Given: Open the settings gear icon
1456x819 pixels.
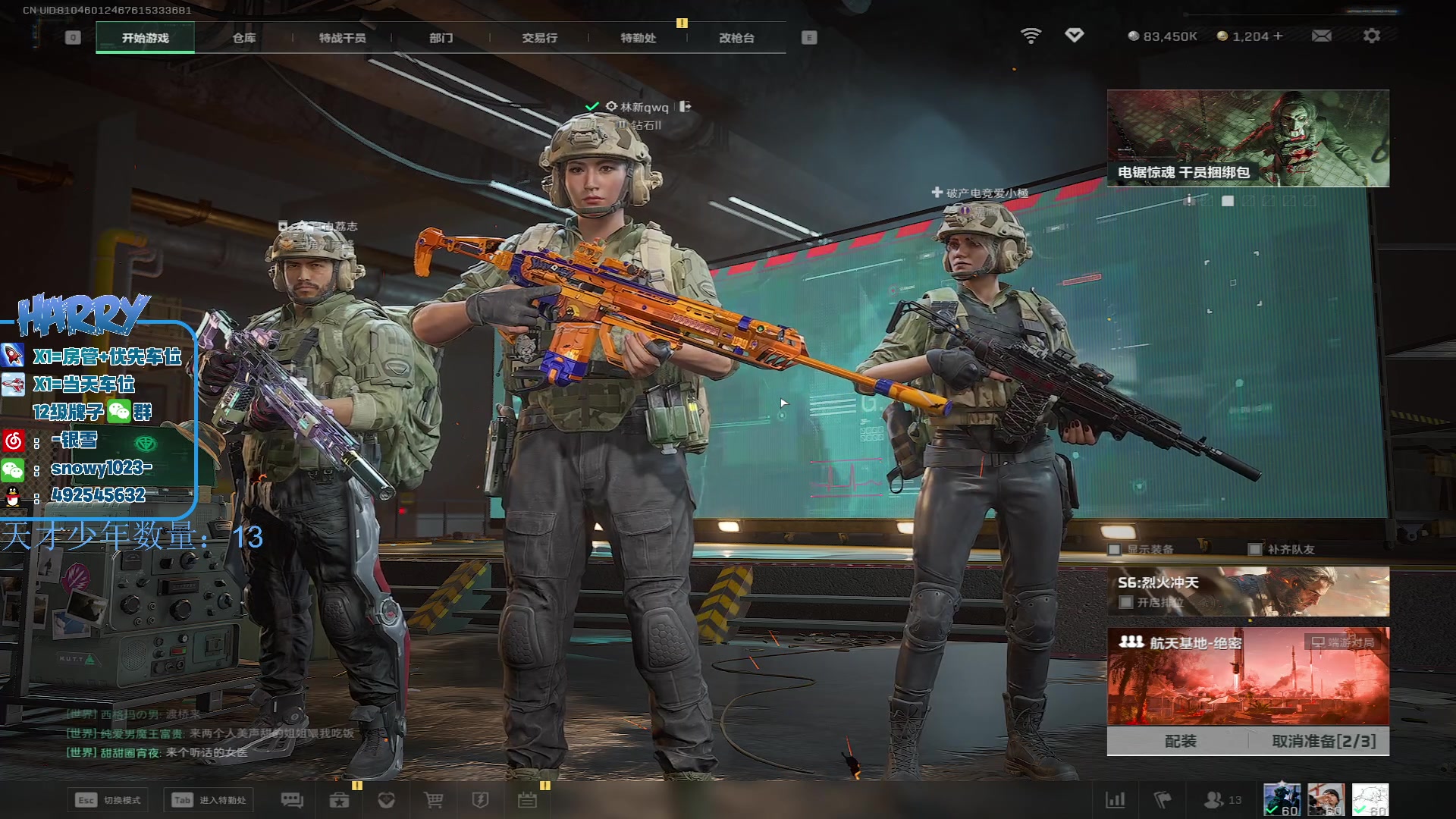Looking at the screenshot, I should [x=1371, y=36].
